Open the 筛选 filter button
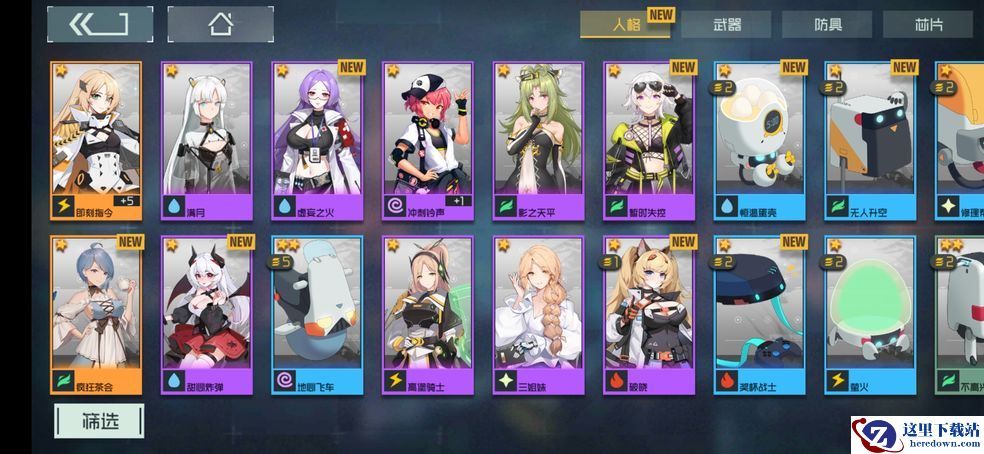The height and width of the screenshot is (454, 984). point(99,421)
